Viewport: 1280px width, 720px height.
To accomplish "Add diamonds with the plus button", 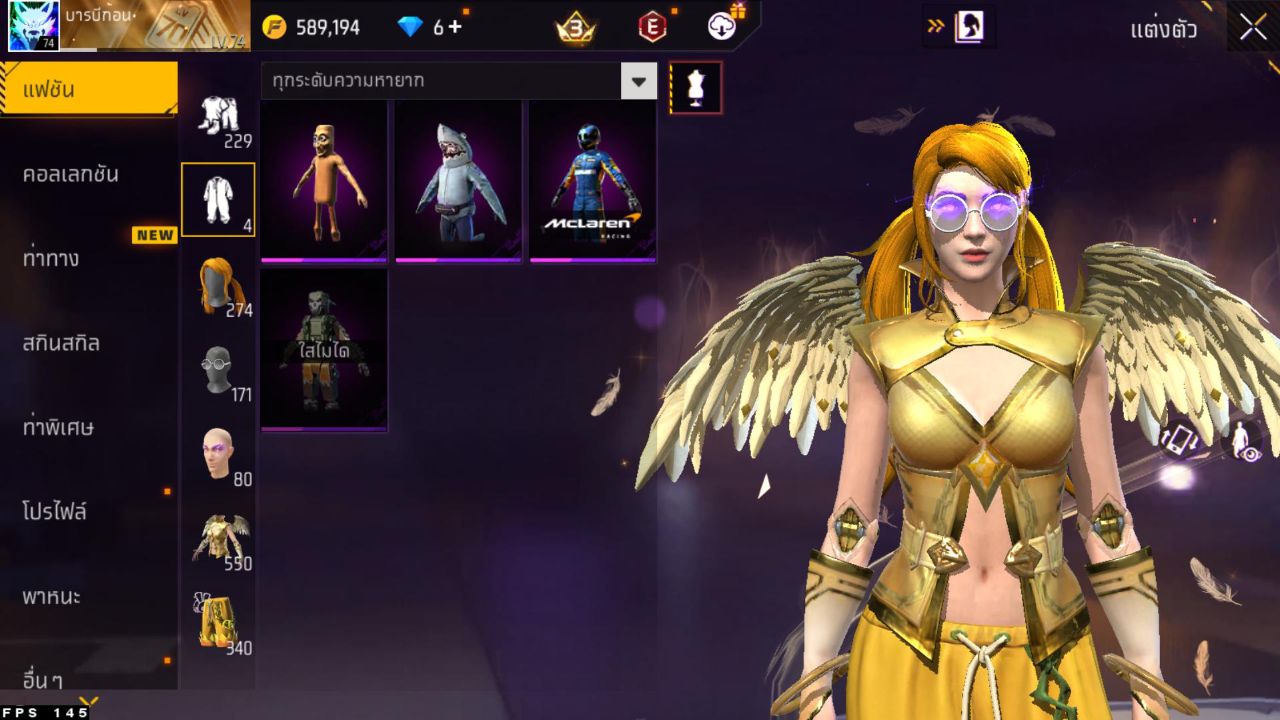I will point(455,27).
